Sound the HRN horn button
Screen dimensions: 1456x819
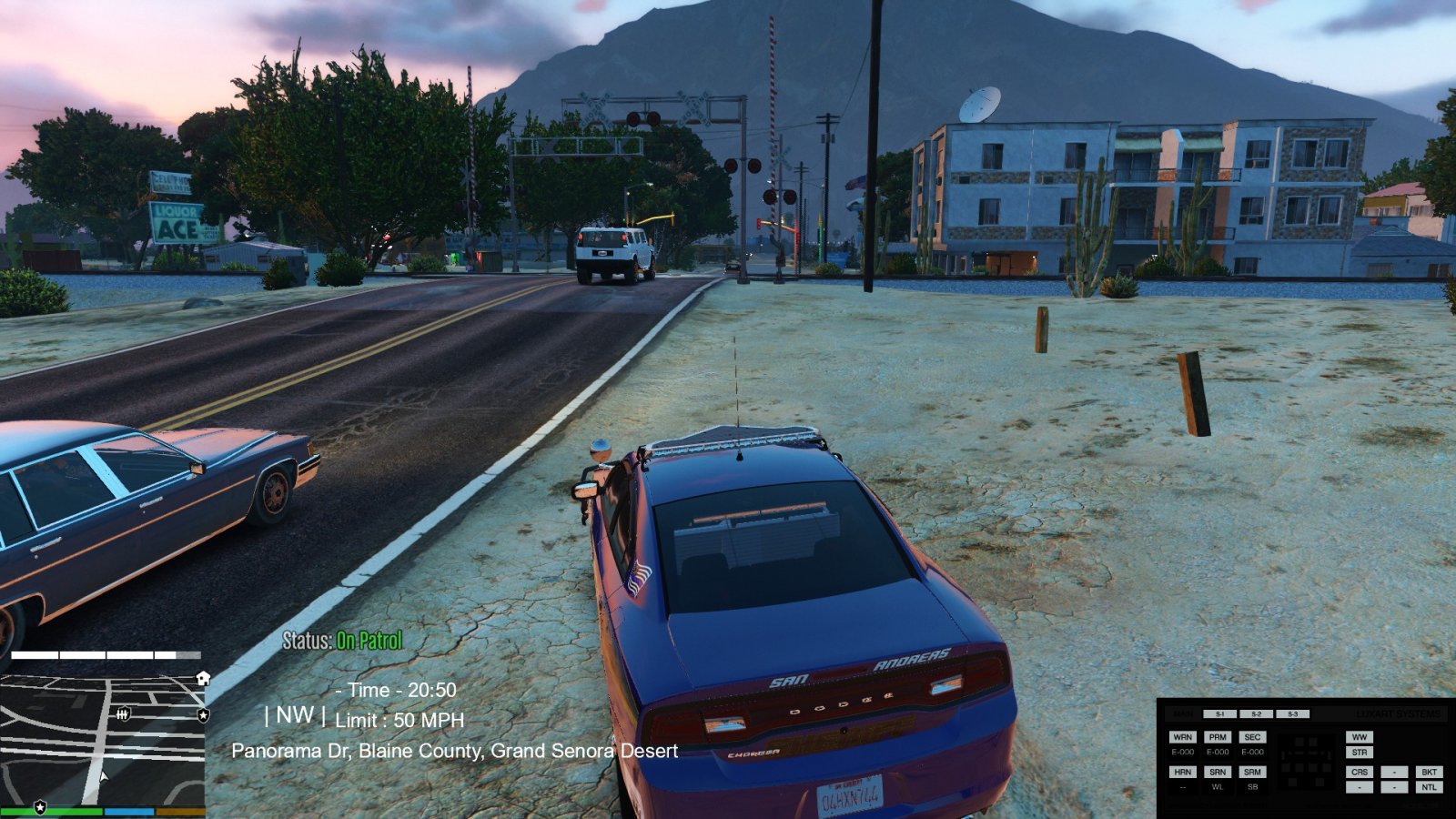coord(1182,772)
